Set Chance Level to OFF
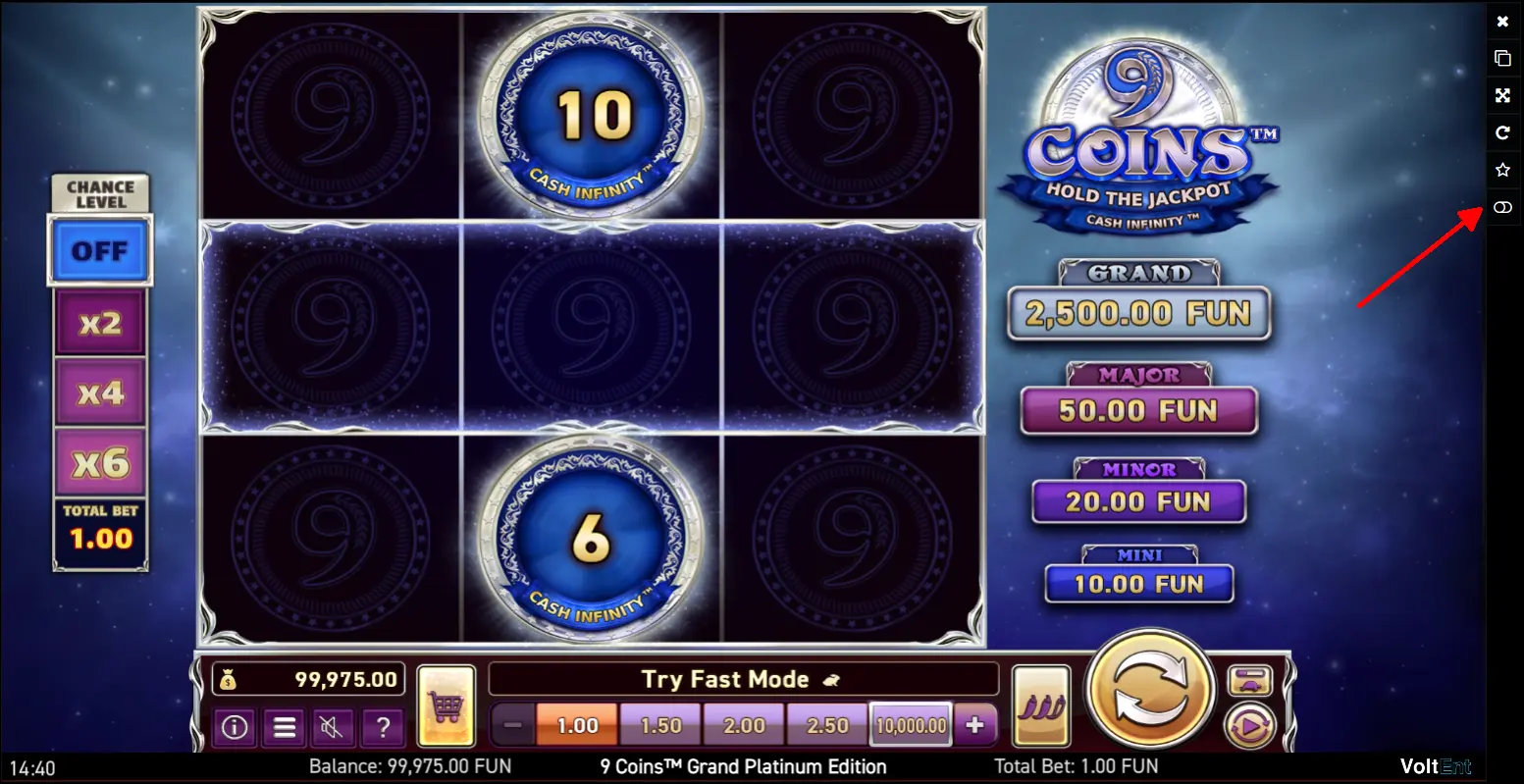The image size is (1524, 784). (x=100, y=251)
